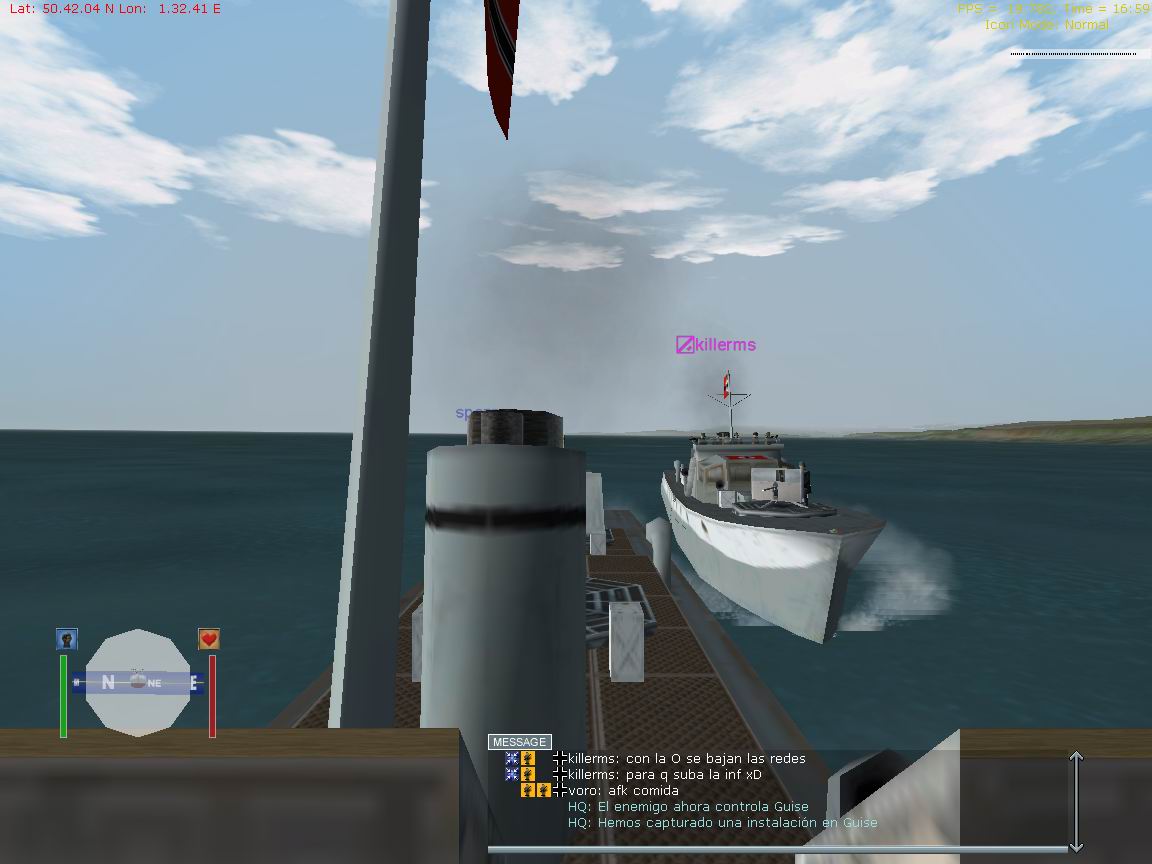Click the MESSAGE tab on the chat window

click(x=520, y=742)
